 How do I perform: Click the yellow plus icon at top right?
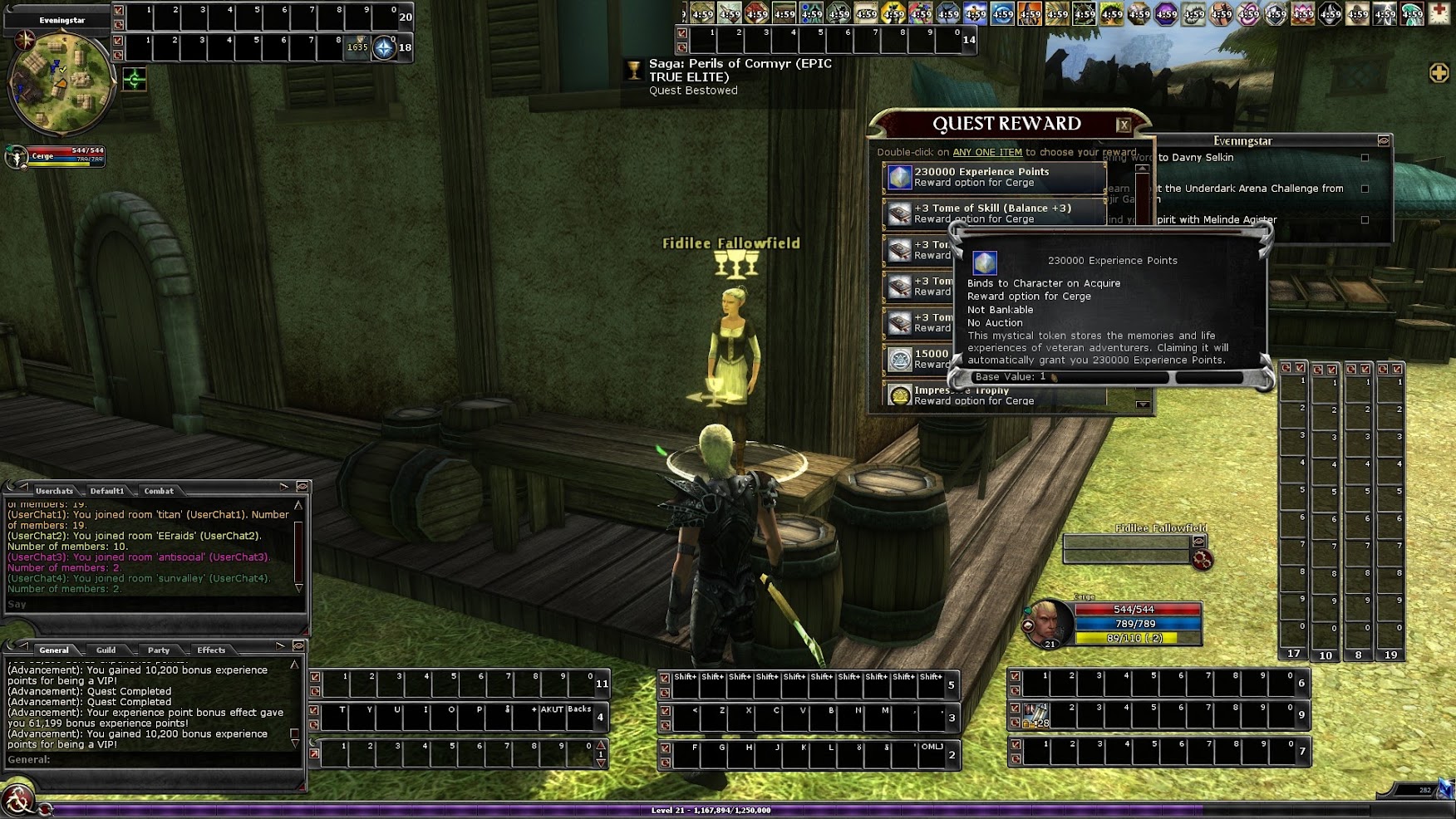point(1439,73)
